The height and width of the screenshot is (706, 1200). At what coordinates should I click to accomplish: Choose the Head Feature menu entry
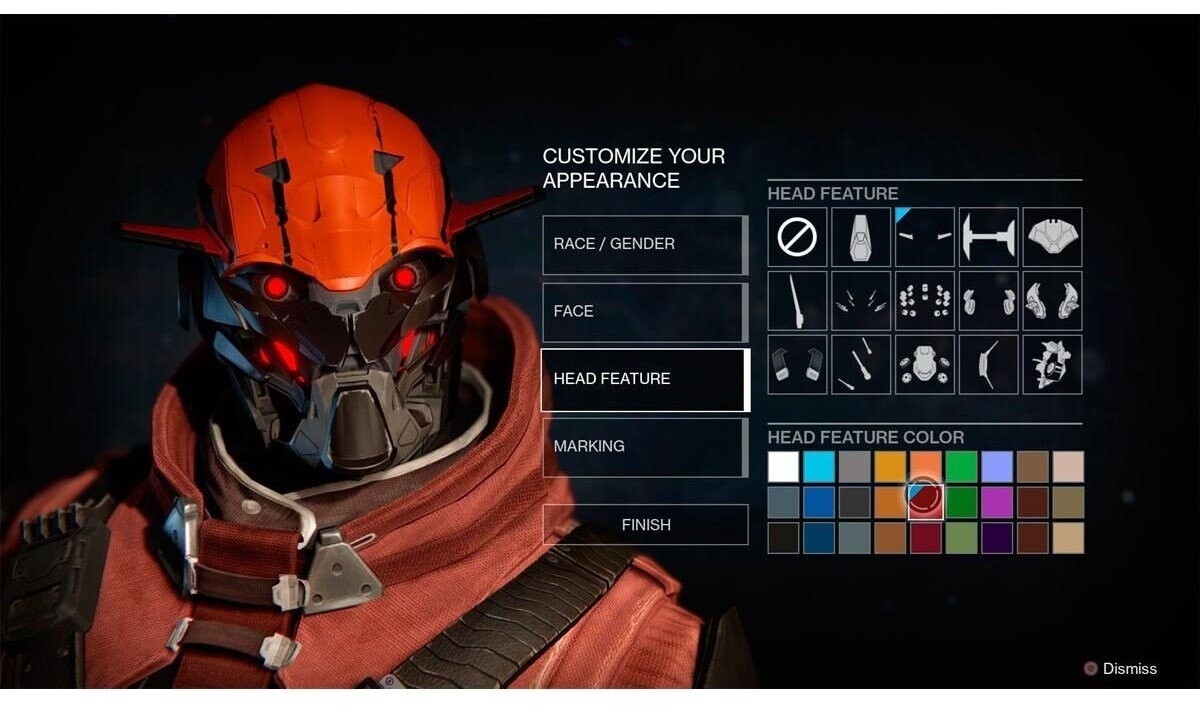pos(645,379)
